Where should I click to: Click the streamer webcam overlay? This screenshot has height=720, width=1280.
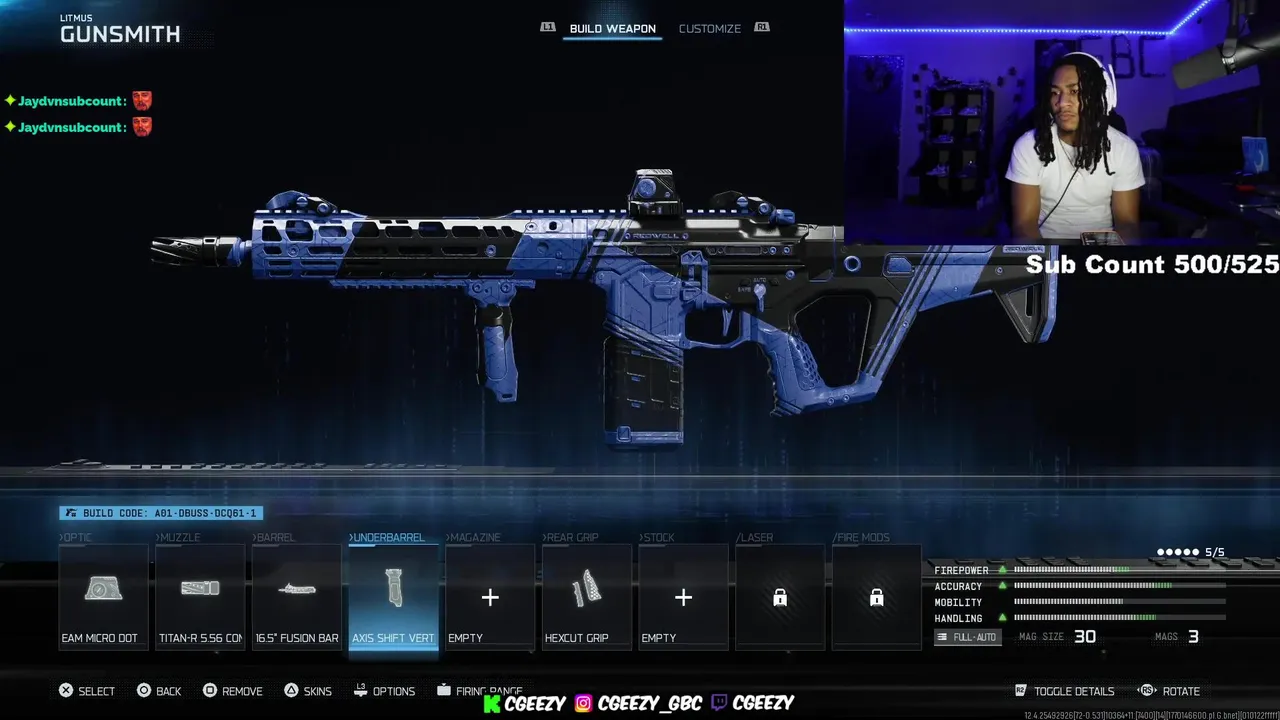[x=1061, y=122]
